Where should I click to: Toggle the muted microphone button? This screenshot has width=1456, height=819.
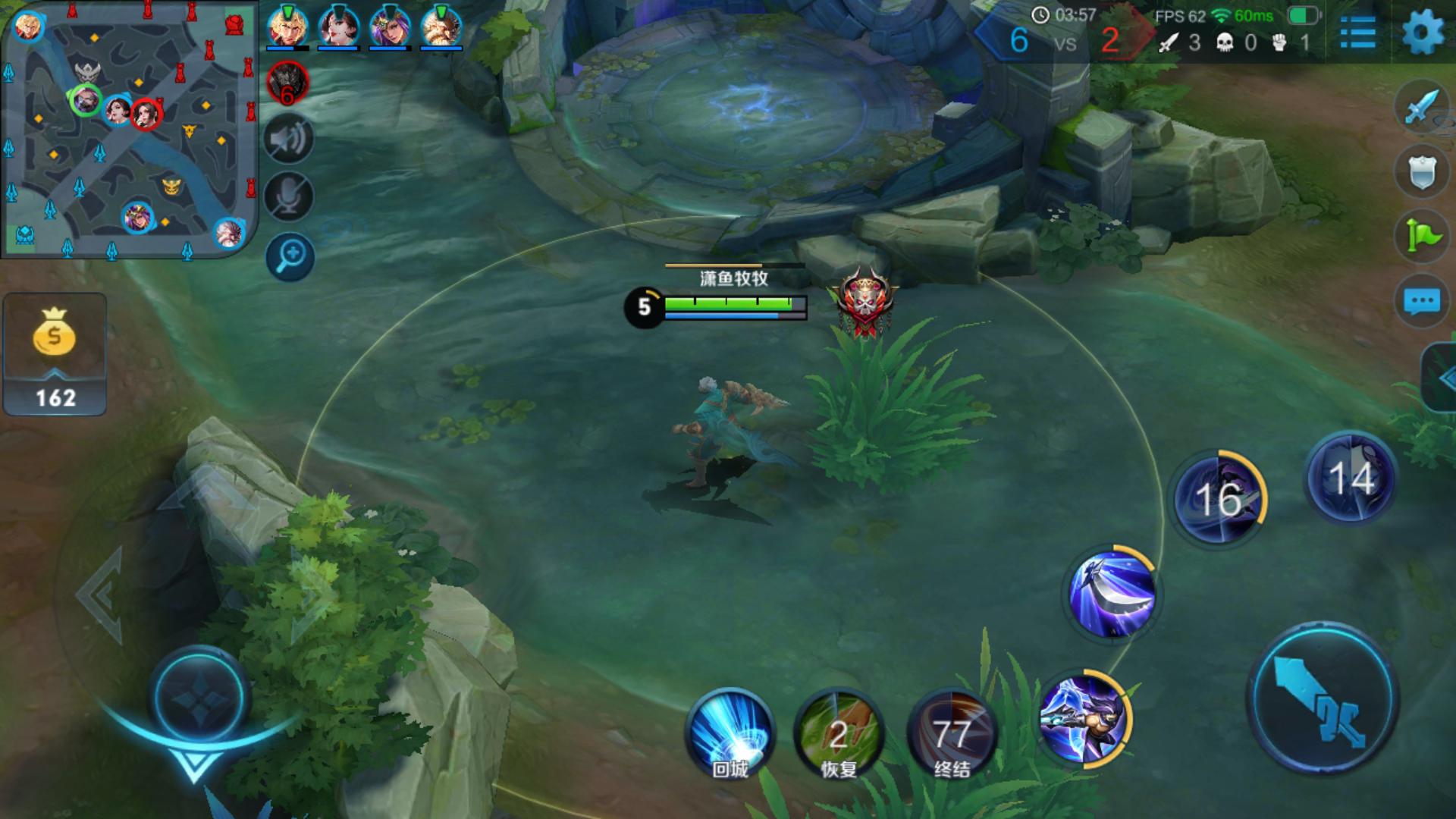289,196
